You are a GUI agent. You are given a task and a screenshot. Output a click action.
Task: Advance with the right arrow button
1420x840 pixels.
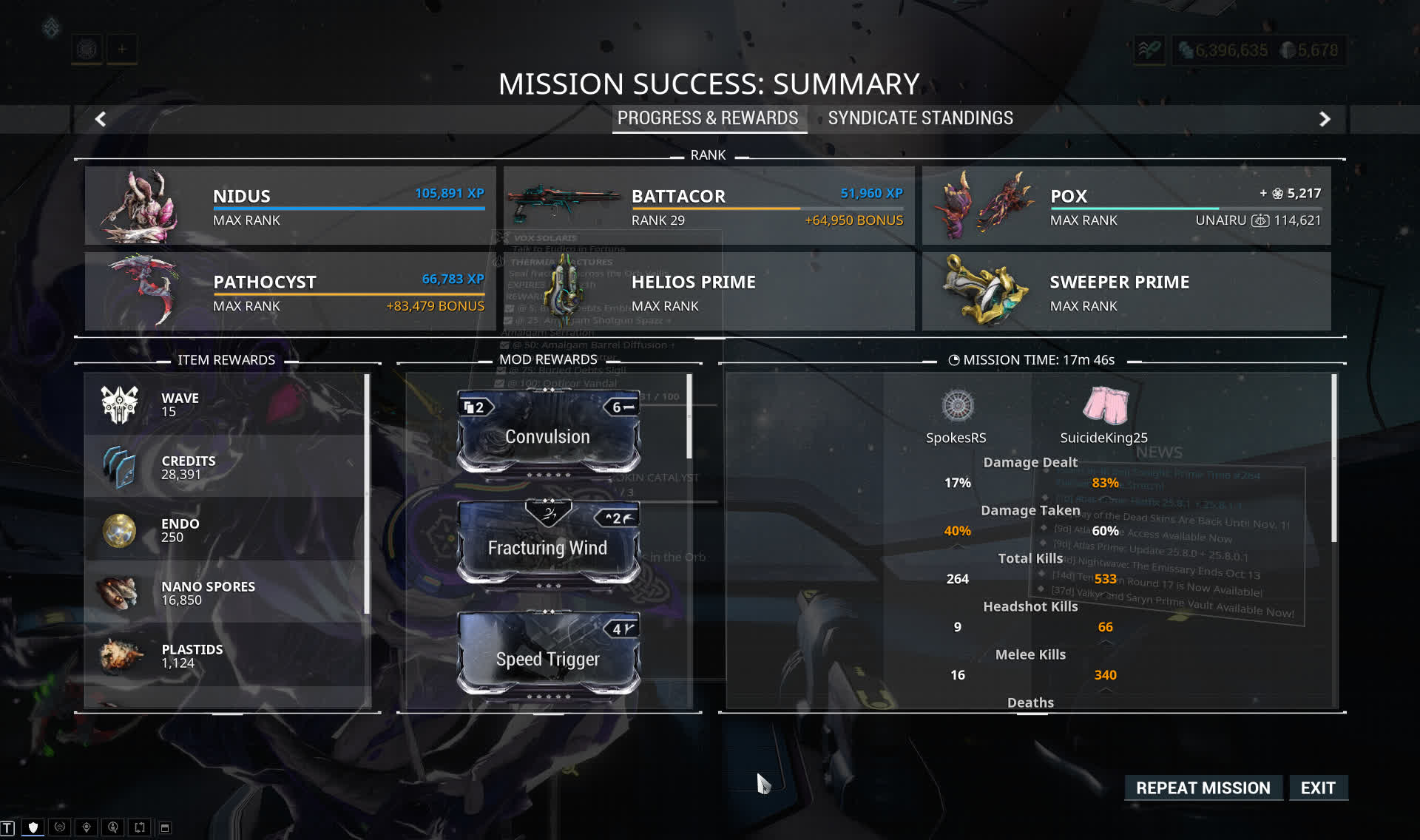click(1325, 119)
